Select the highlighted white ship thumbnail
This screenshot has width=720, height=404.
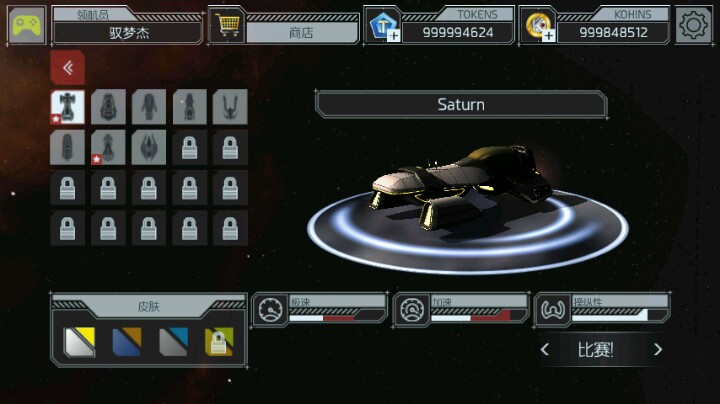point(68,107)
